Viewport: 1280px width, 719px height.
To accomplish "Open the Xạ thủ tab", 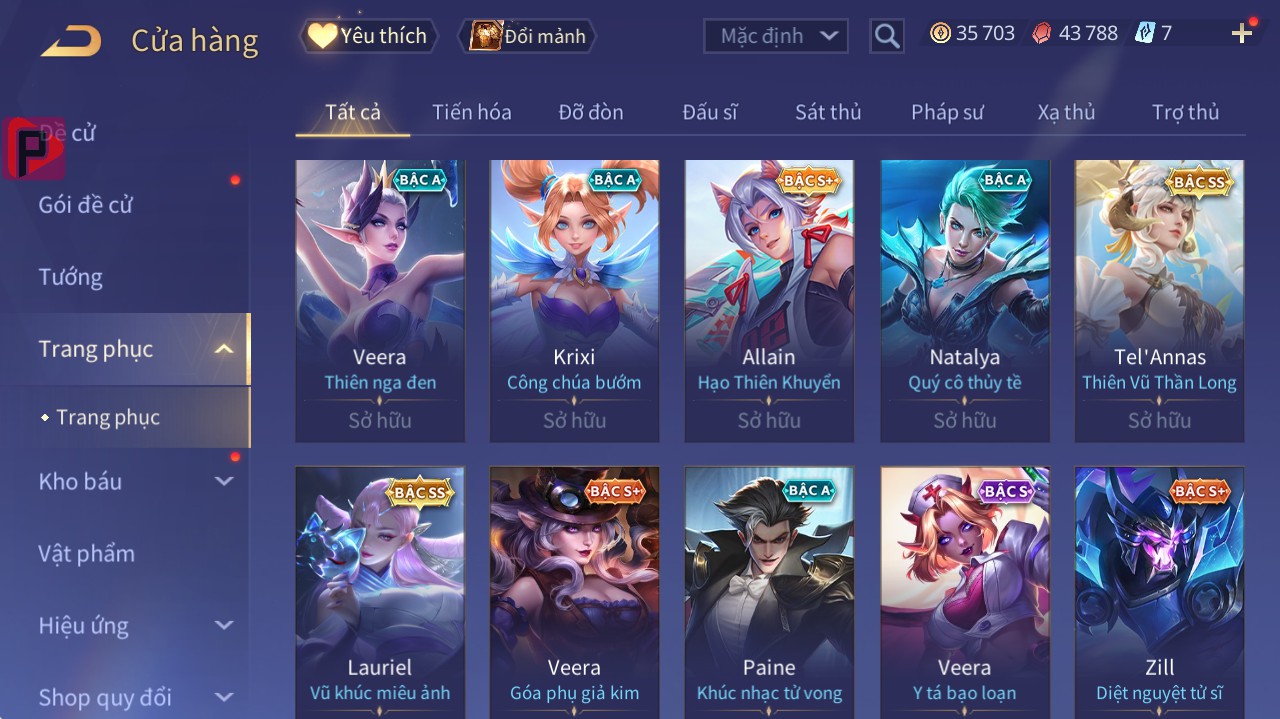I will 1066,112.
